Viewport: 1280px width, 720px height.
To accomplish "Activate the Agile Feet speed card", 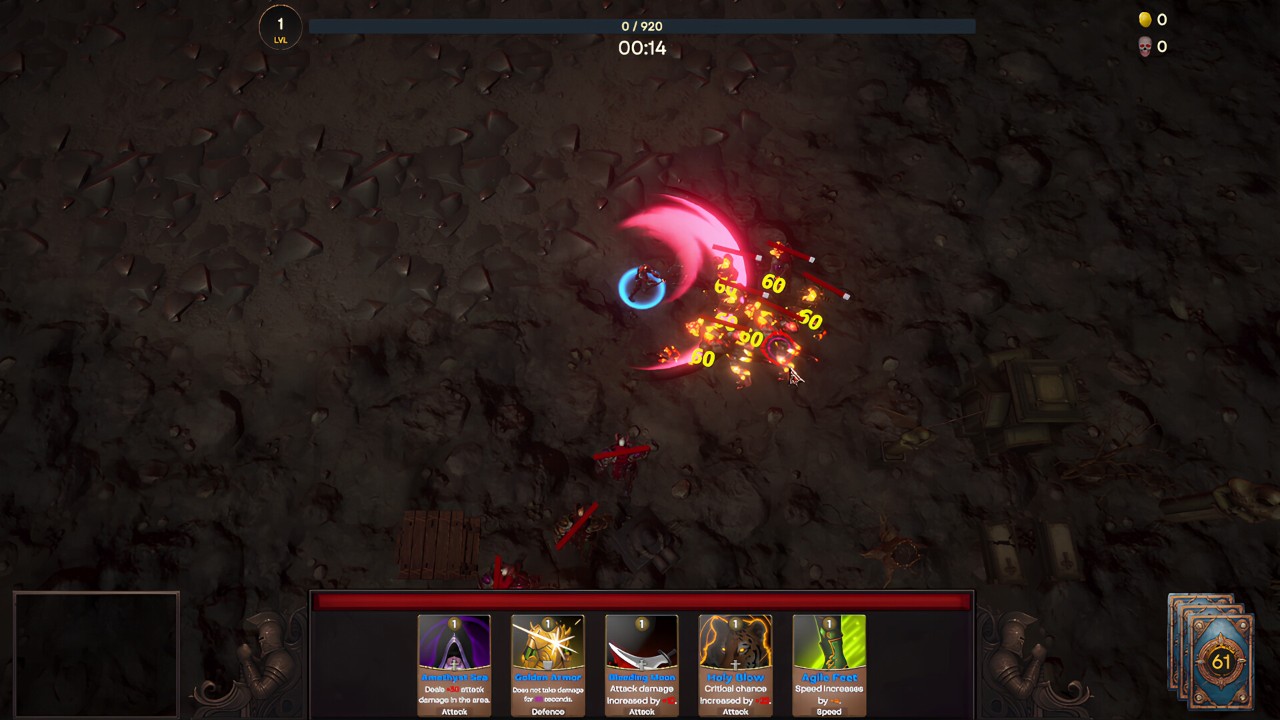I will [829, 665].
